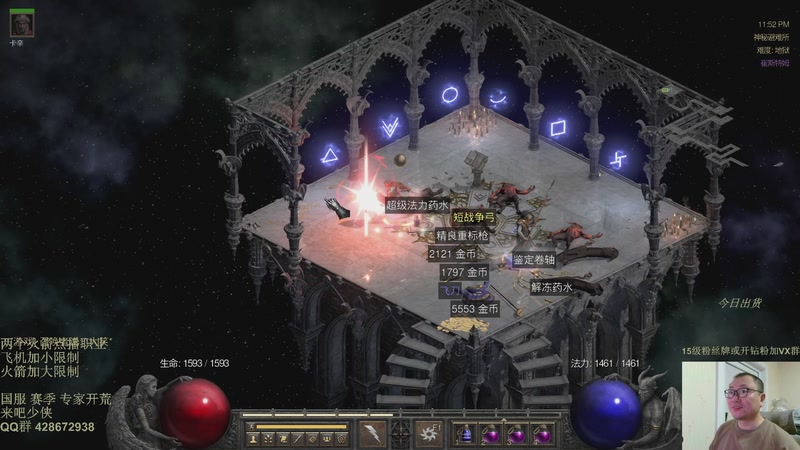800x450 pixels.
Task: Use the purple rejuvenation potion in belt slot 3
Action: point(517,435)
